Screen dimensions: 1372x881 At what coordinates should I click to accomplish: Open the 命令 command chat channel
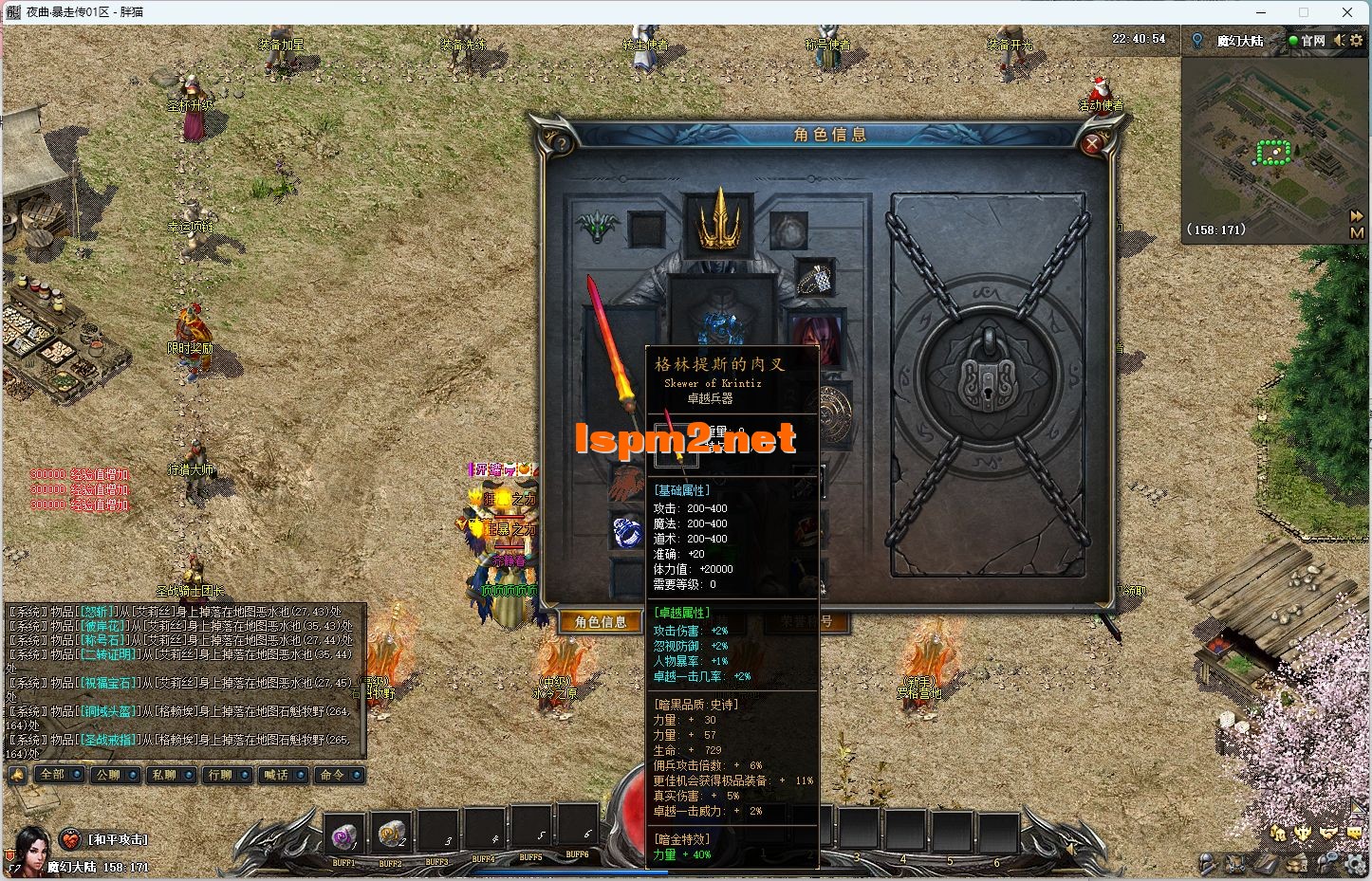point(332,775)
